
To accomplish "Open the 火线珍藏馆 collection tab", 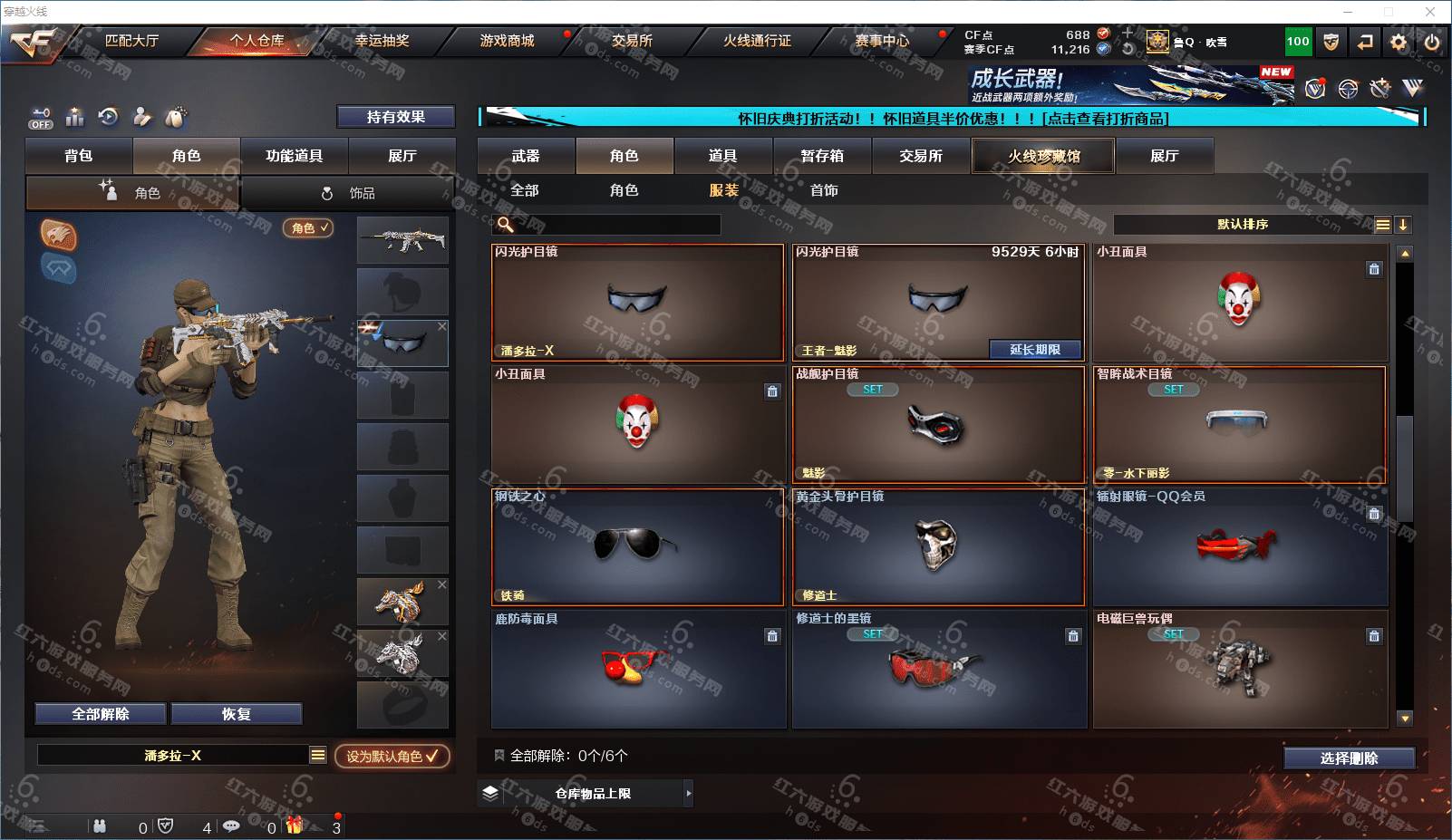I will (1043, 156).
